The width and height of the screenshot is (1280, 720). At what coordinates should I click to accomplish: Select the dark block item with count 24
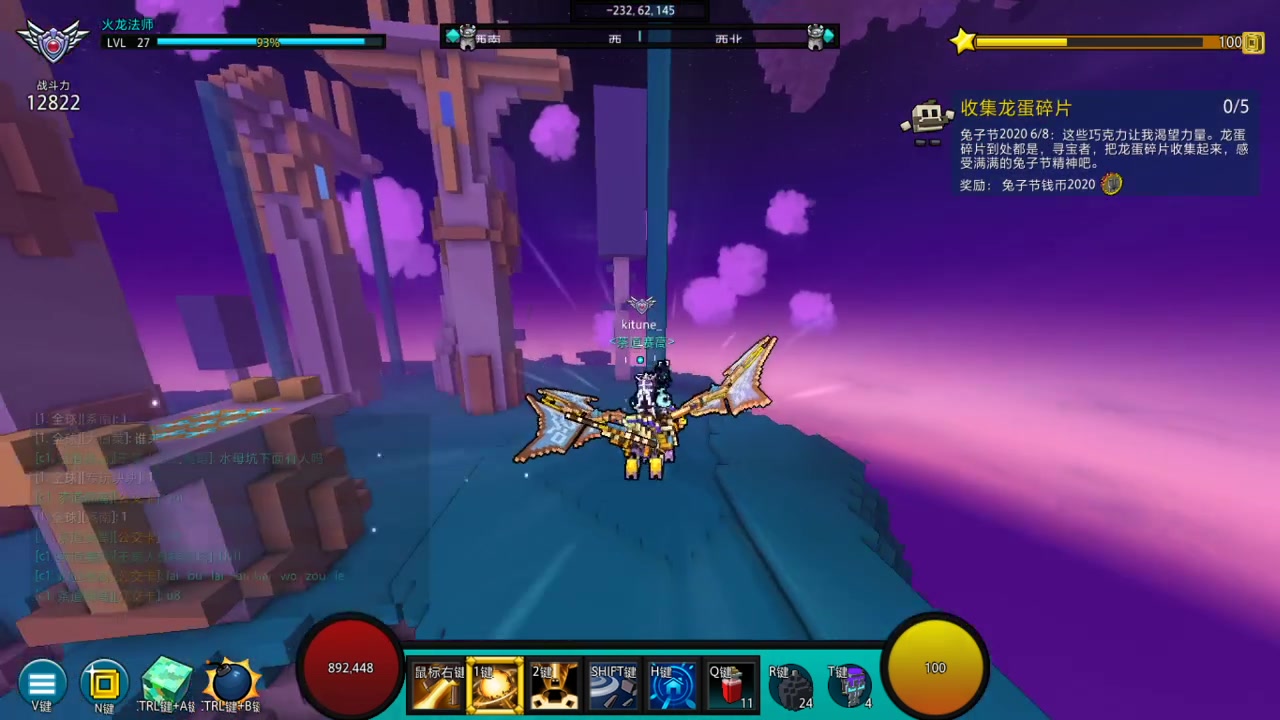pos(791,687)
